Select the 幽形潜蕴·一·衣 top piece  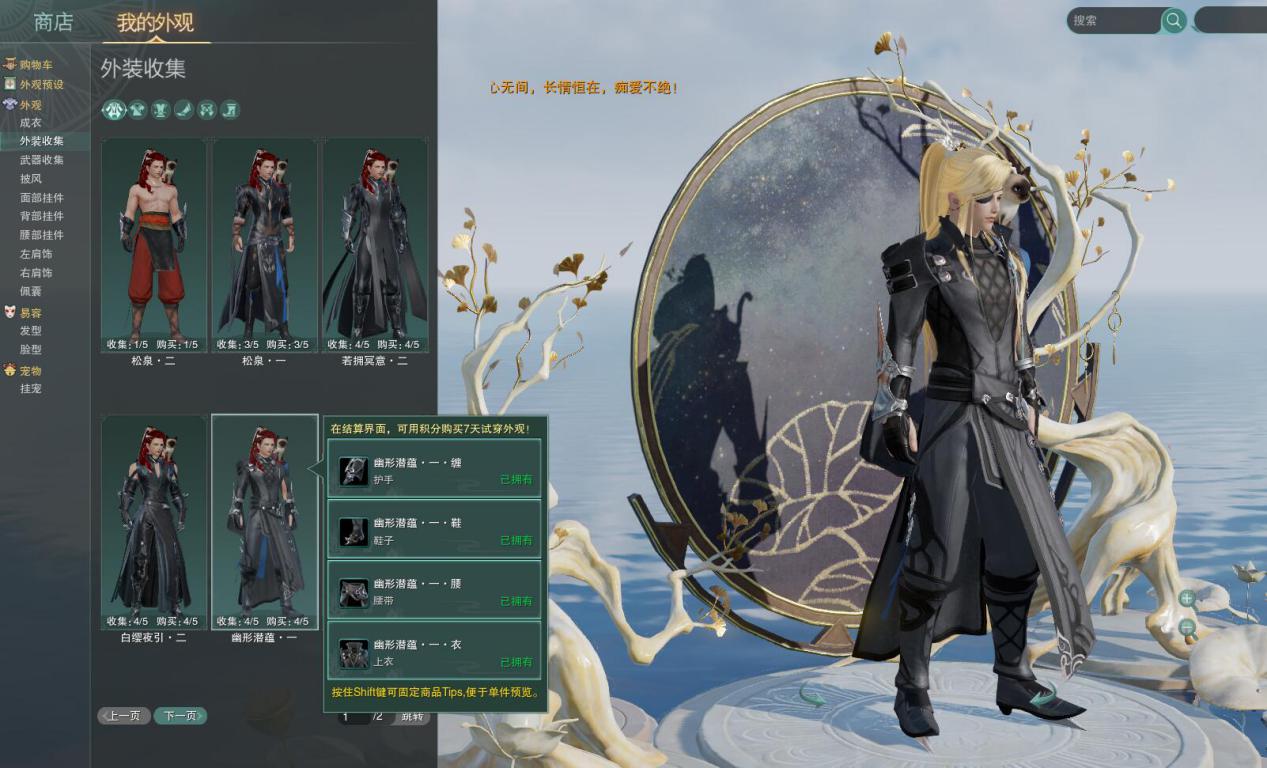click(434, 652)
